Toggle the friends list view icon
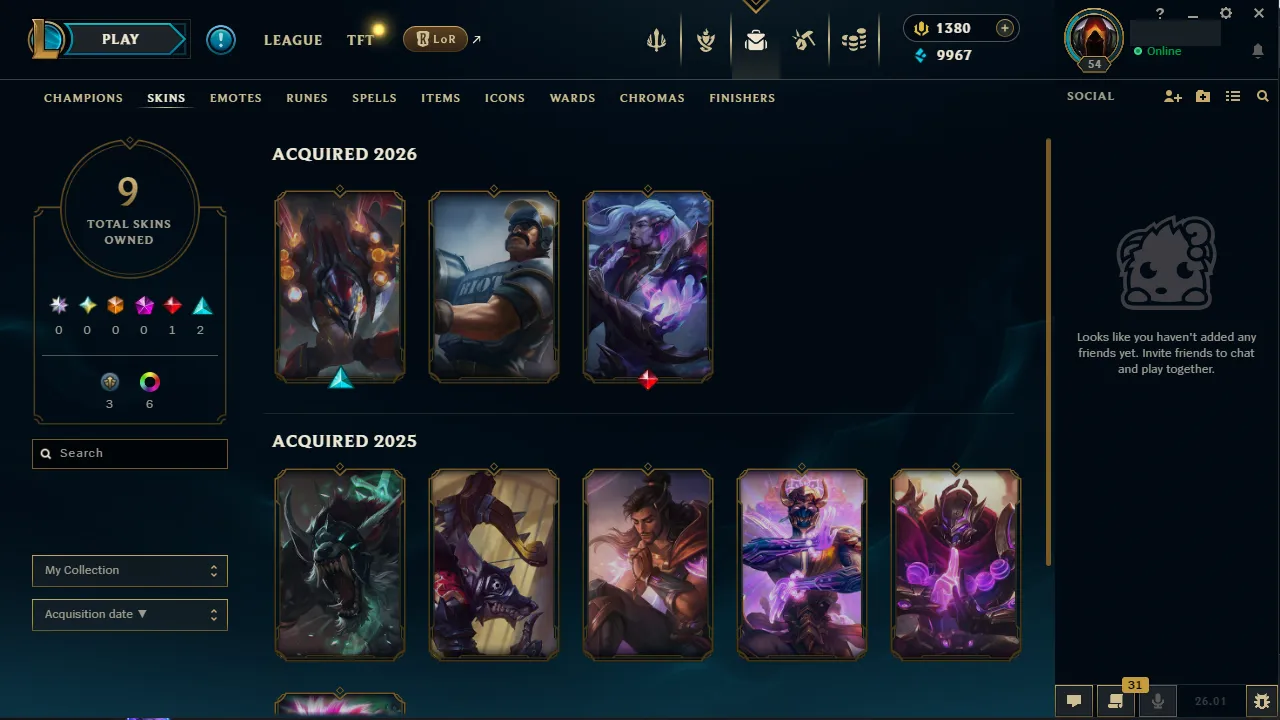 click(1233, 95)
